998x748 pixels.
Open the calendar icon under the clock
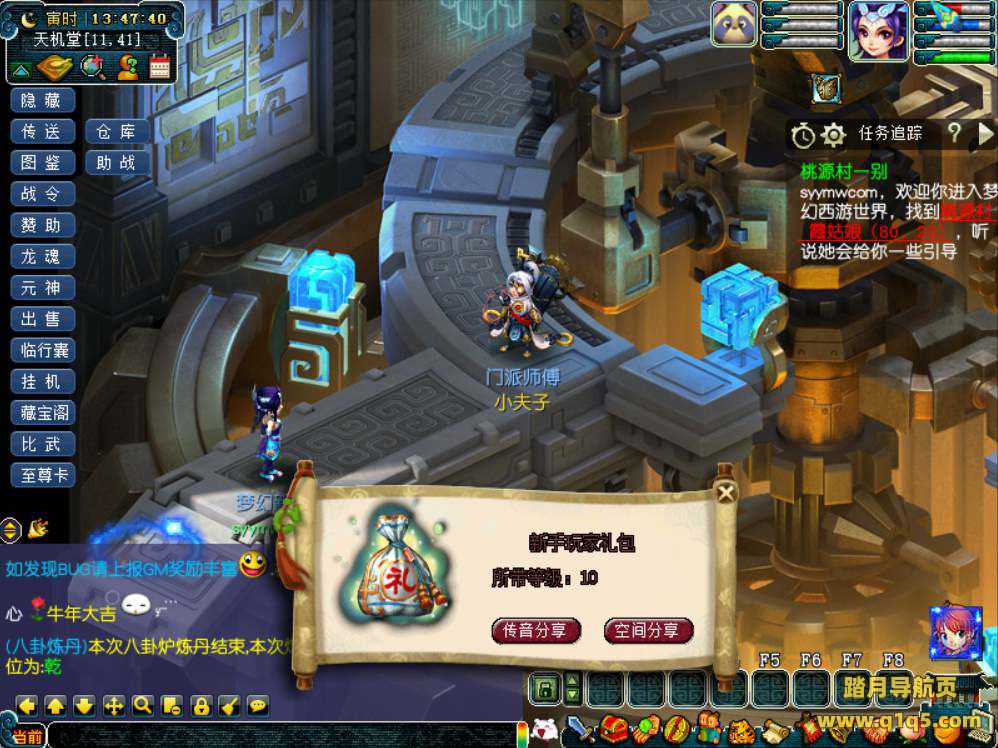[160, 67]
